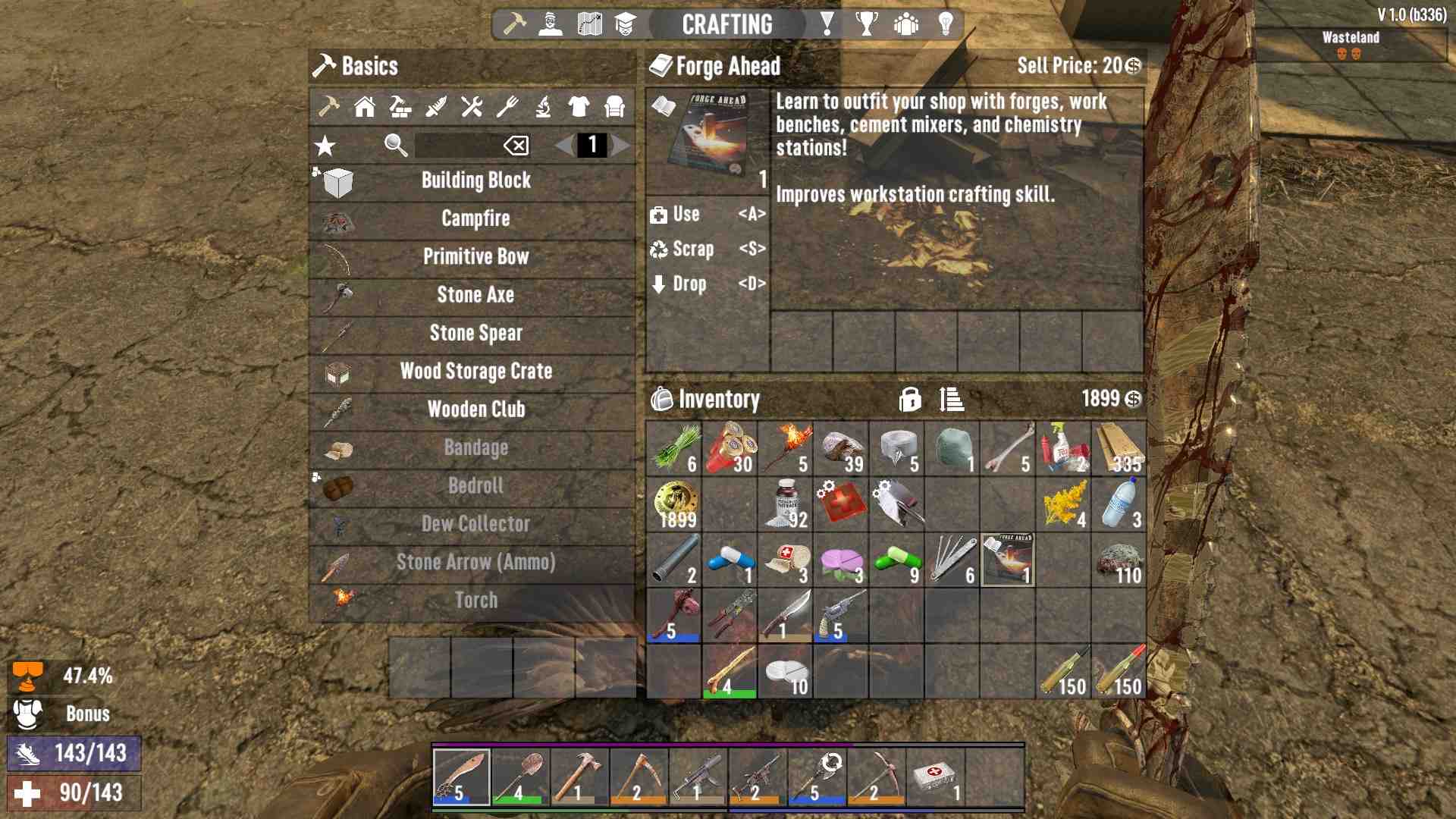Viewport: 1456px width, 819px height.
Task: Clear the recipe search text
Action: (516, 145)
